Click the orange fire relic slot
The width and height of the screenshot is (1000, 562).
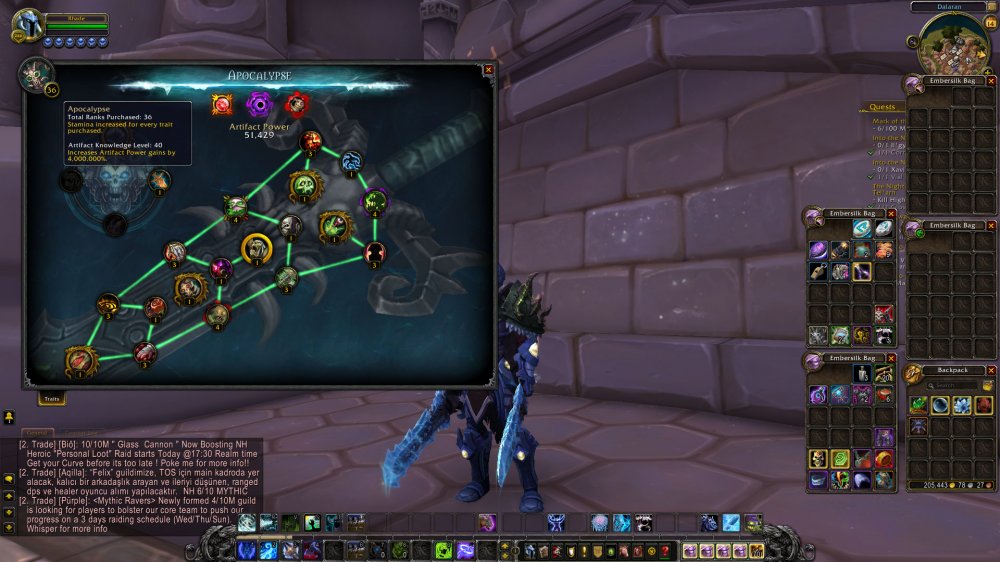click(x=222, y=104)
